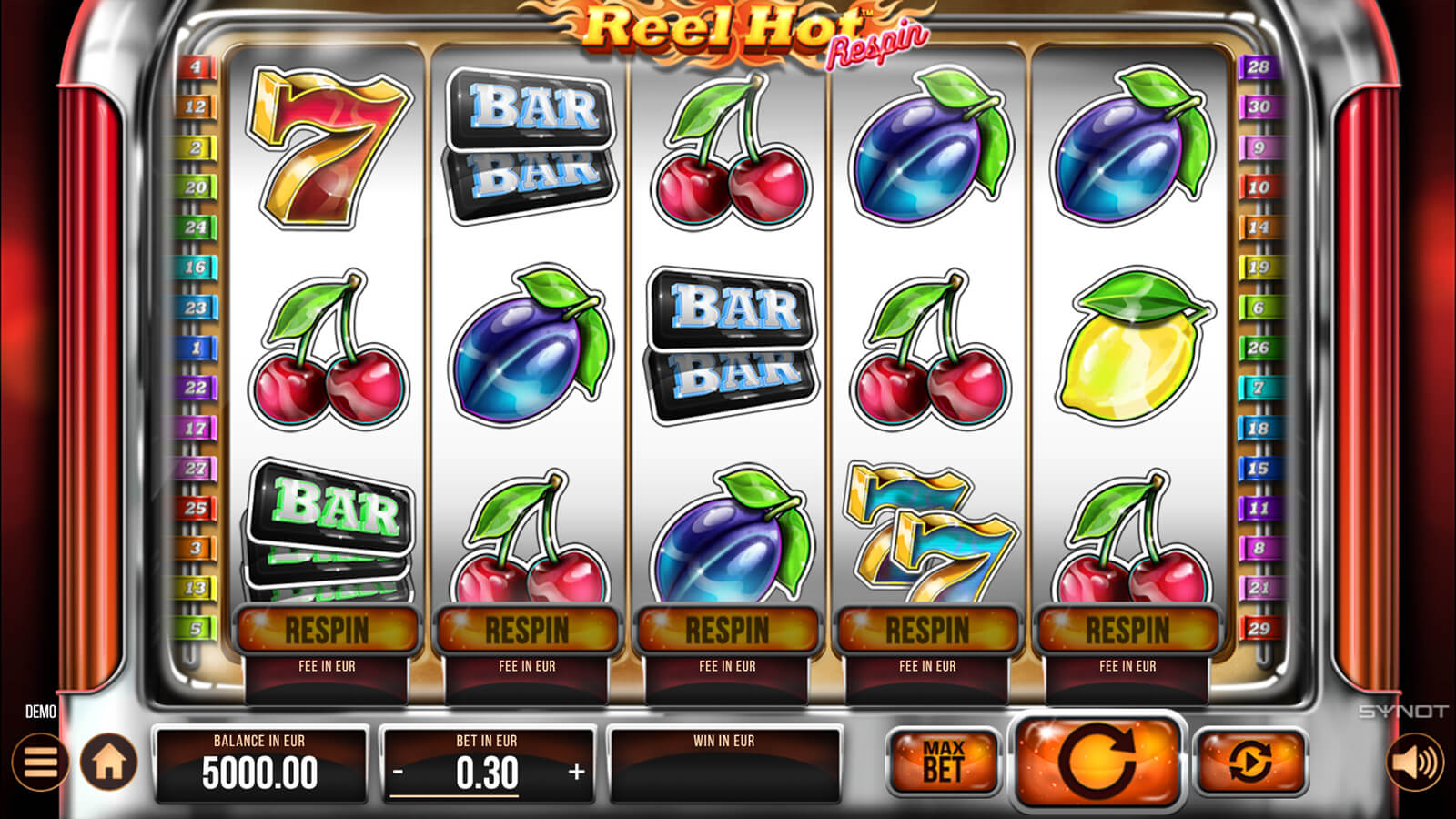
Task: Start autoplay spins
Action: tap(1250, 761)
